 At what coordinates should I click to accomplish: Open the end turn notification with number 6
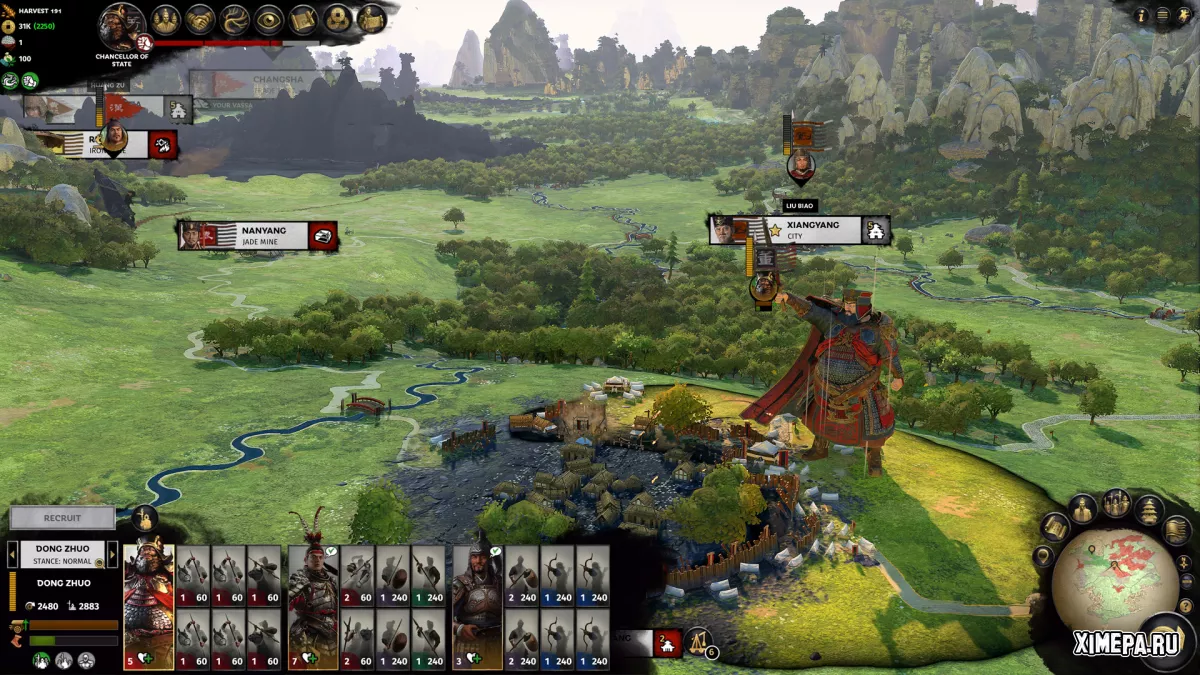[699, 639]
